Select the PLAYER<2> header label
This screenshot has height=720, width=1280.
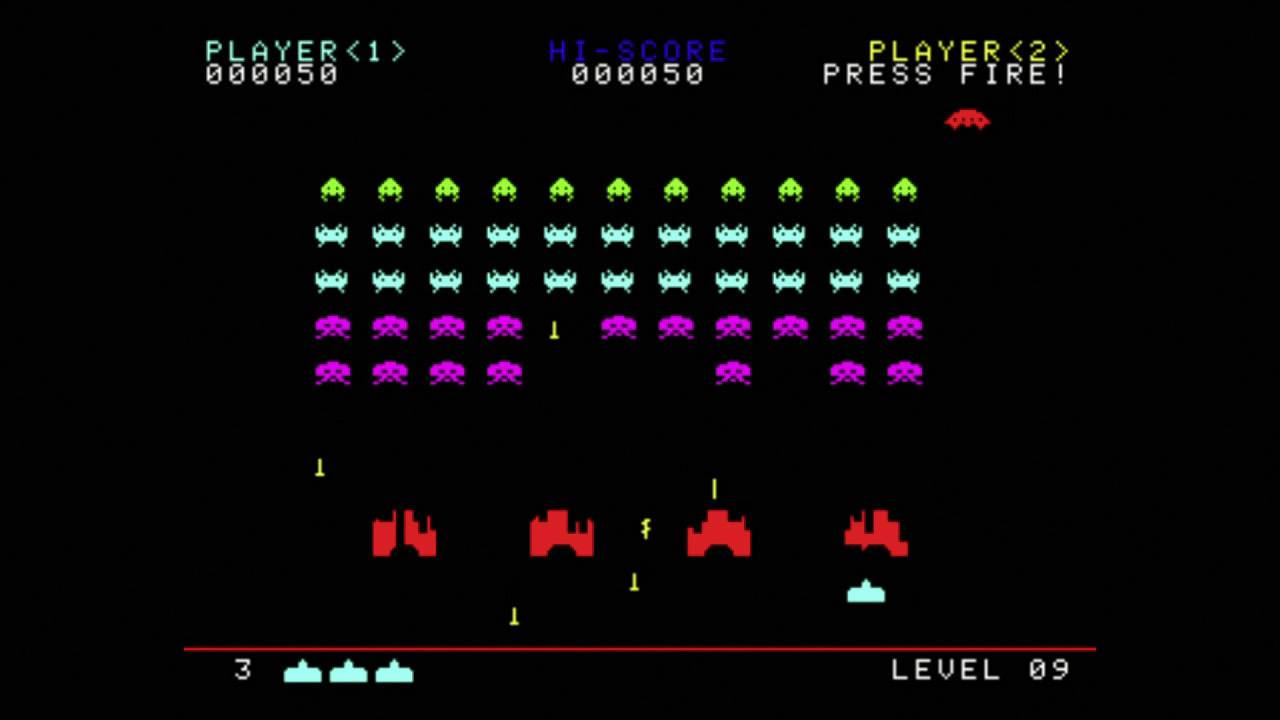point(966,50)
